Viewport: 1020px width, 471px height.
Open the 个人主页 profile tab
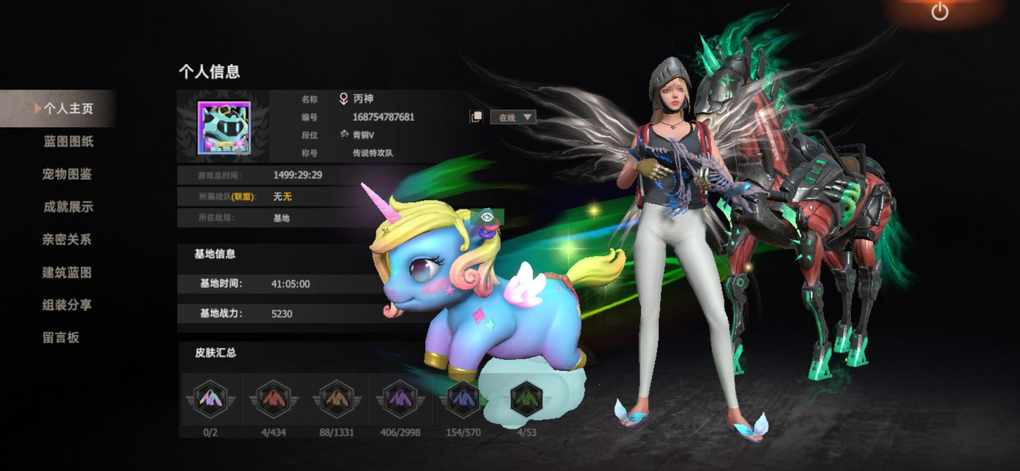(x=67, y=108)
